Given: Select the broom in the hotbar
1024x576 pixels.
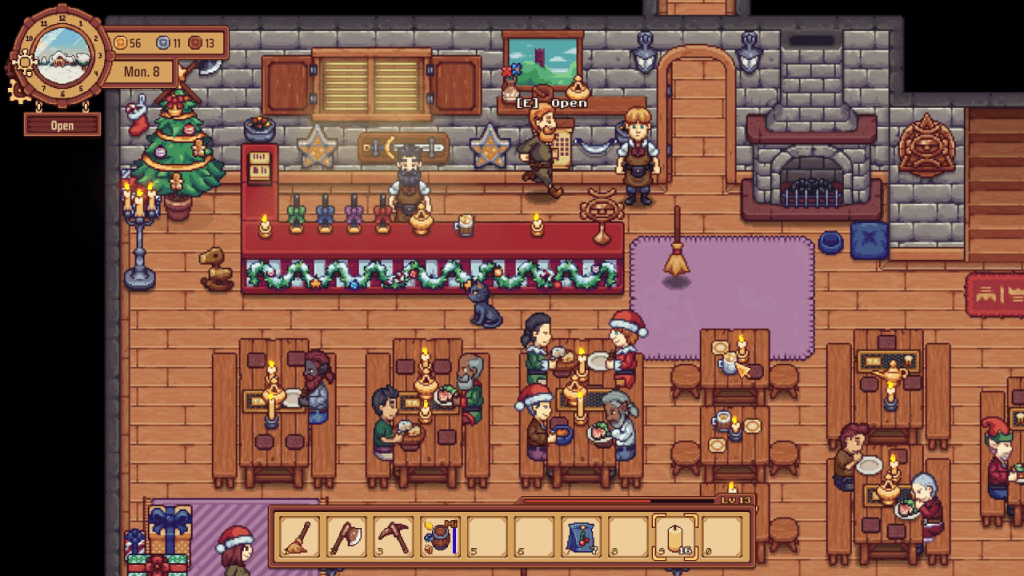Looking at the screenshot, I should tap(299, 537).
